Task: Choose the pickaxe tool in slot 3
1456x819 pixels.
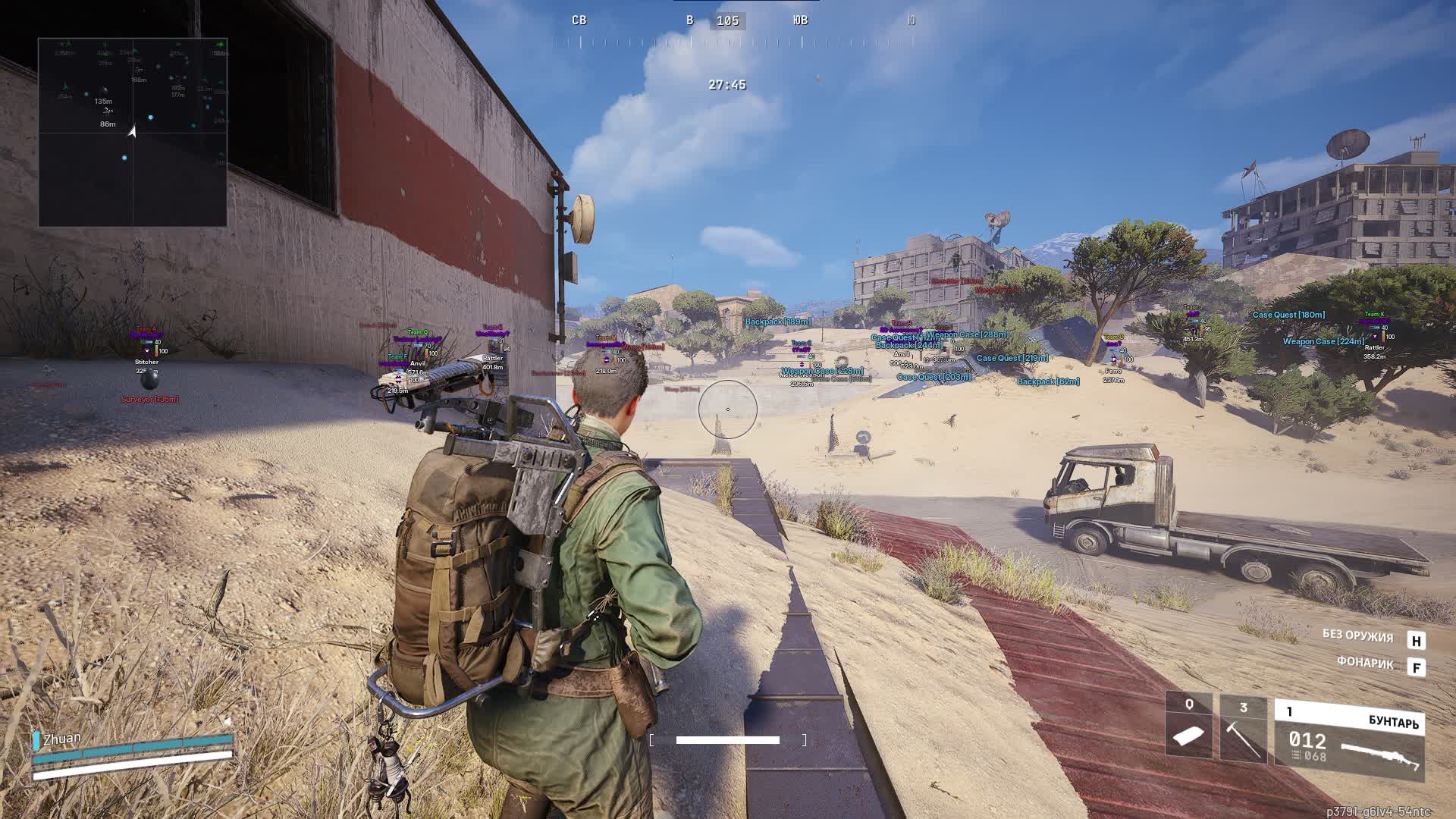Action: [x=1243, y=730]
